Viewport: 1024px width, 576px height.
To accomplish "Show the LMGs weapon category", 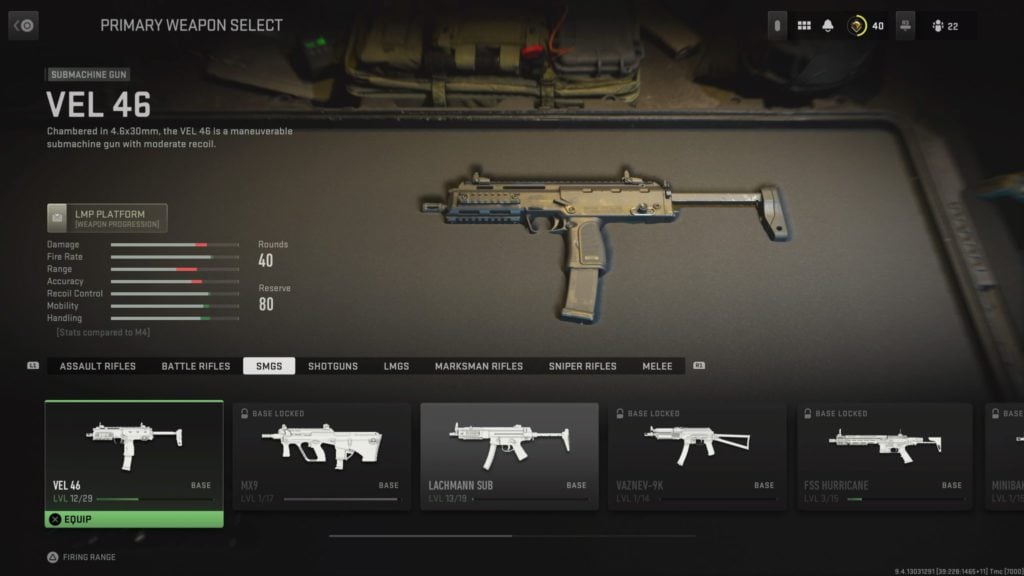I will click(396, 366).
